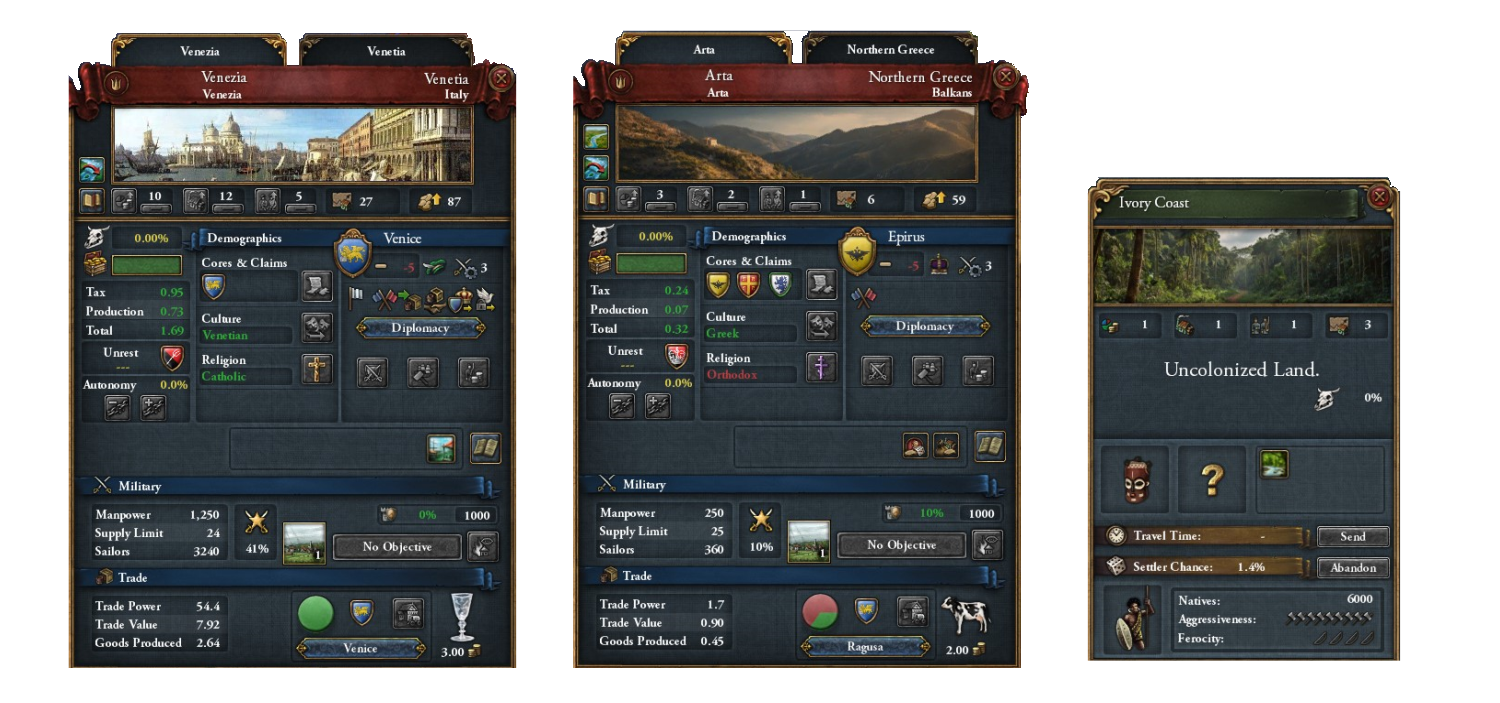Close the Arta province window

(1006, 77)
